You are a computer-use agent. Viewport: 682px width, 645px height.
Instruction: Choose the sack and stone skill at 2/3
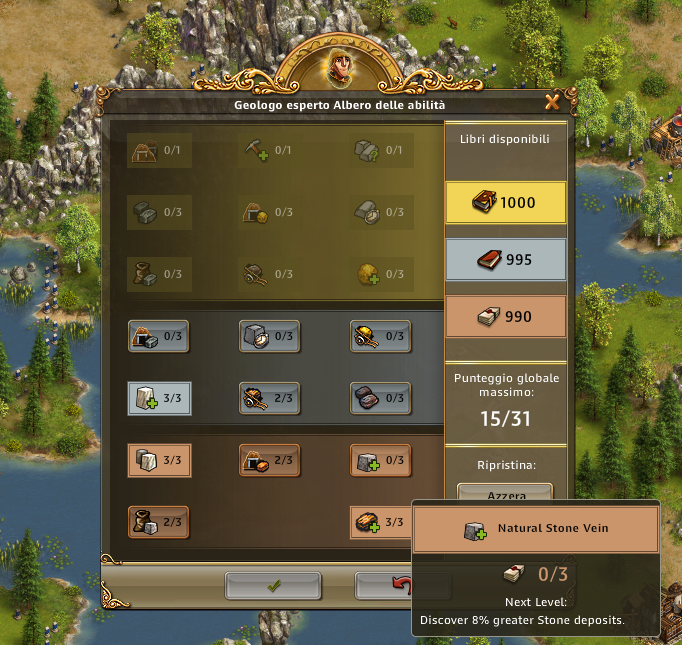tap(160, 522)
